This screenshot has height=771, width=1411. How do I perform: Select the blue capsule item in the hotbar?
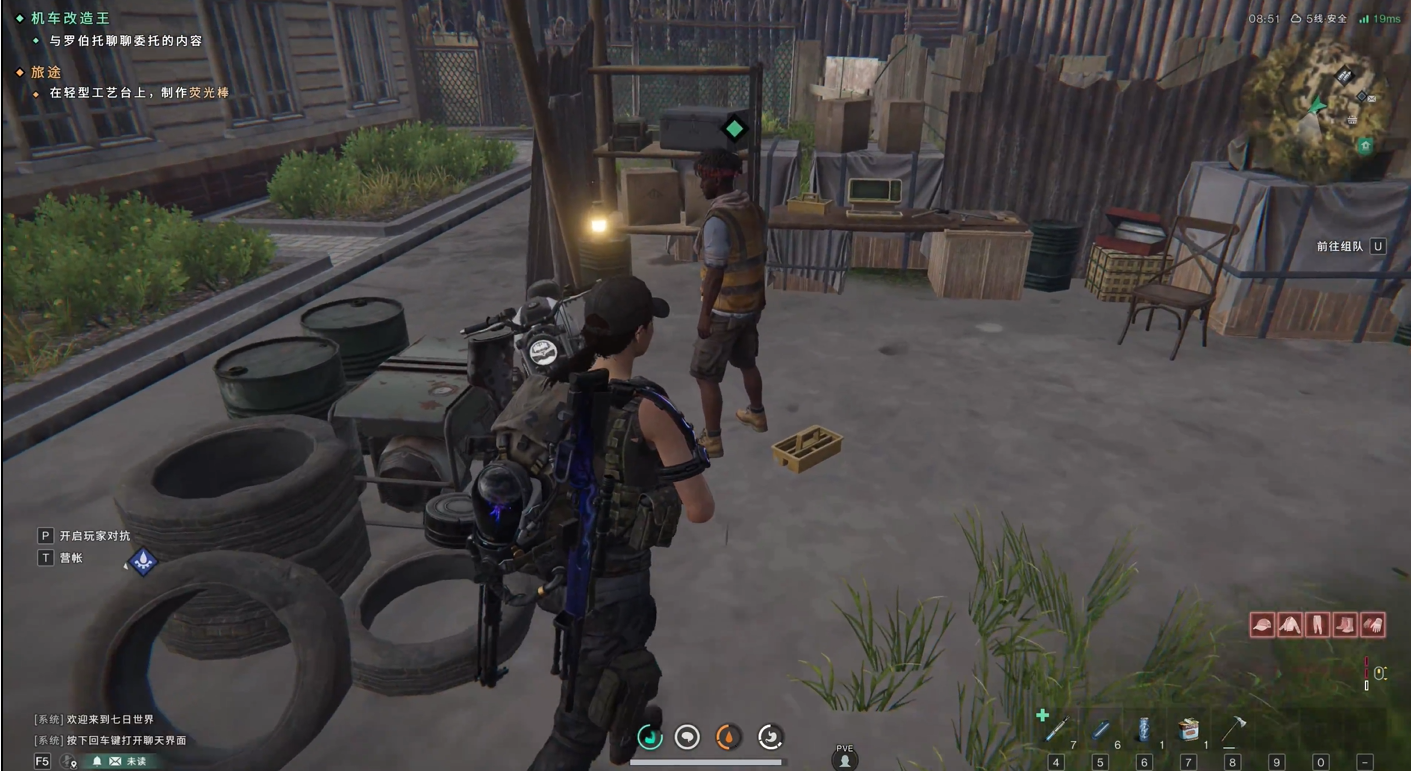click(1100, 730)
